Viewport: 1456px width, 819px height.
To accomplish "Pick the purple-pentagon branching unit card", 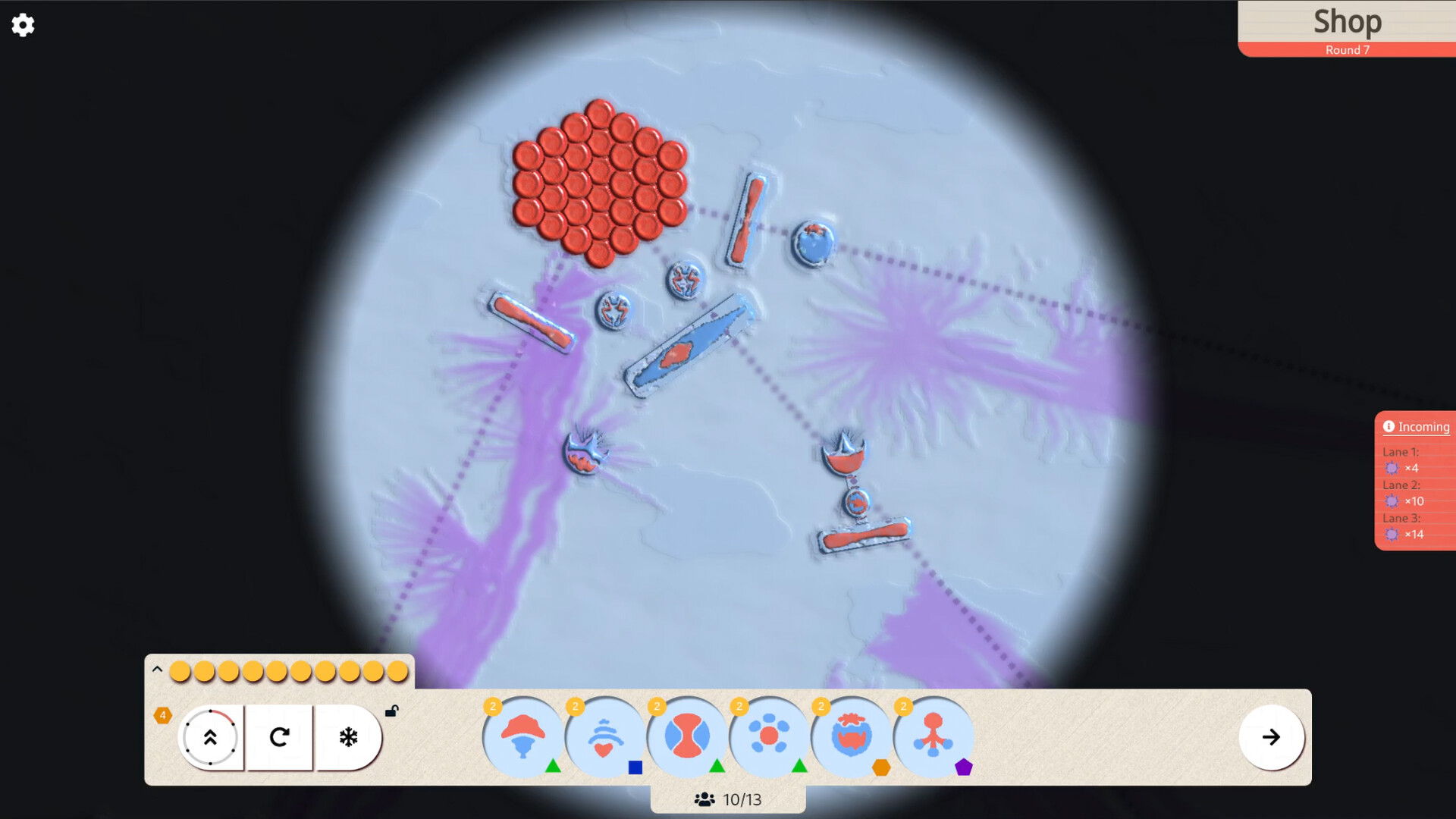I will tap(934, 736).
